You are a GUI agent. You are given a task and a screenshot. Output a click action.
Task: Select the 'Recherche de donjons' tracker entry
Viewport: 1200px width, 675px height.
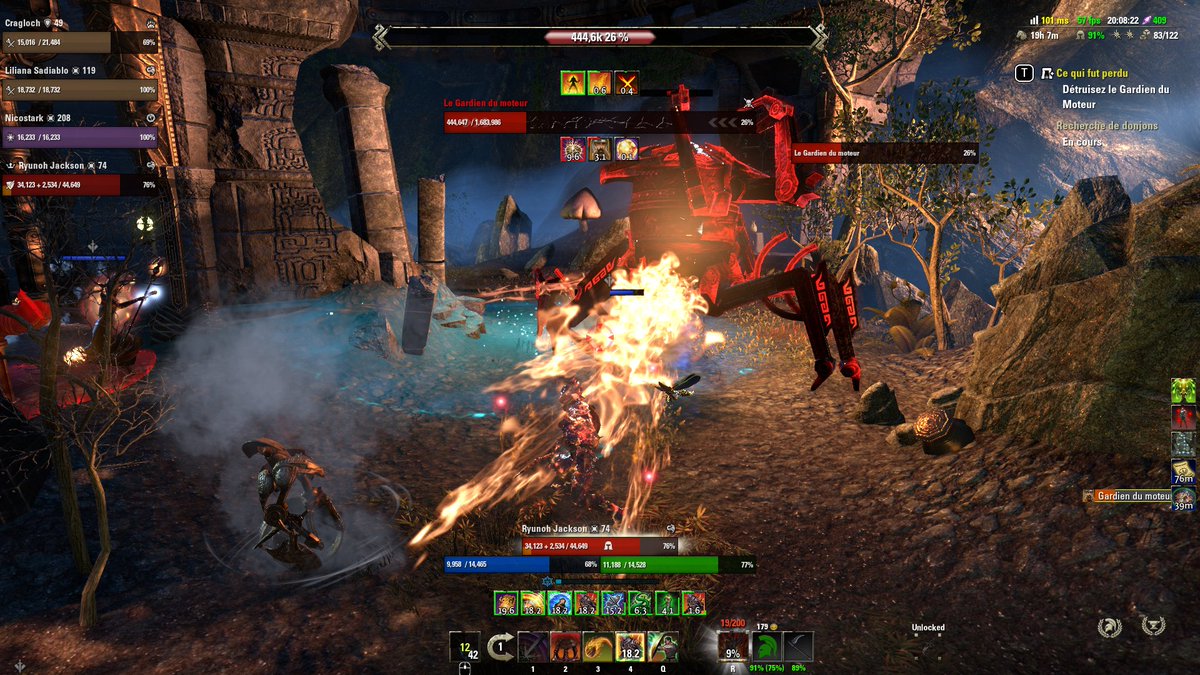click(x=1107, y=126)
